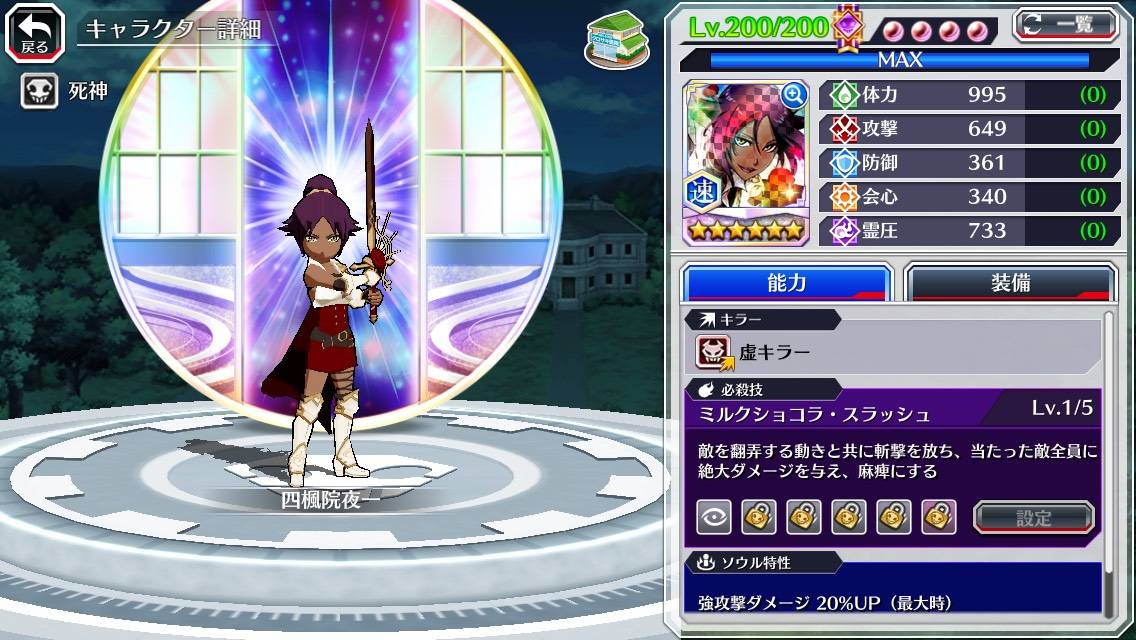Switch to the 装備 tab

[1010, 283]
